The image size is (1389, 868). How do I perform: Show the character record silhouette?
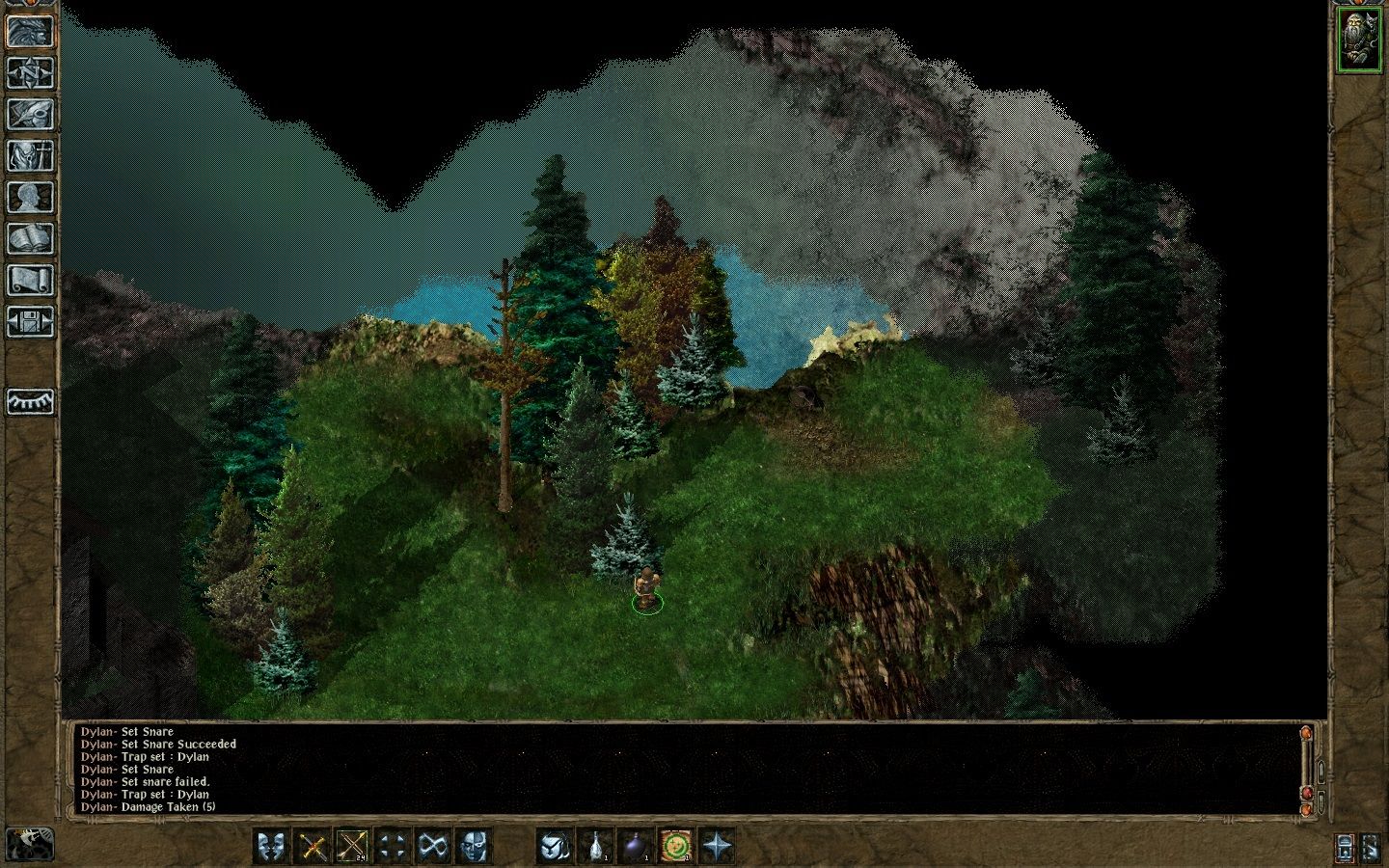(30, 198)
